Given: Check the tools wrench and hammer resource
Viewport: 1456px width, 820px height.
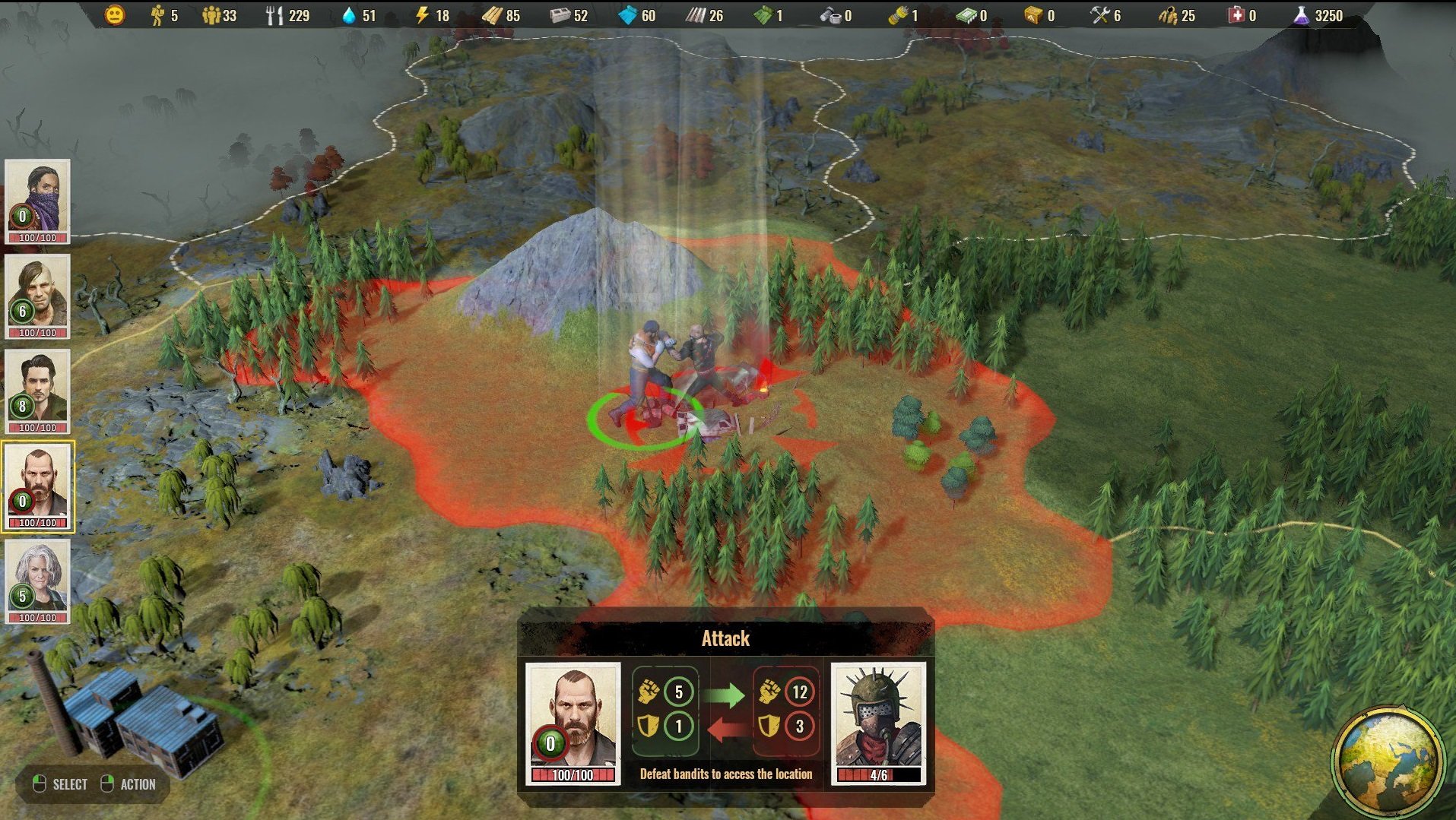Looking at the screenshot, I should click(1099, 15).
